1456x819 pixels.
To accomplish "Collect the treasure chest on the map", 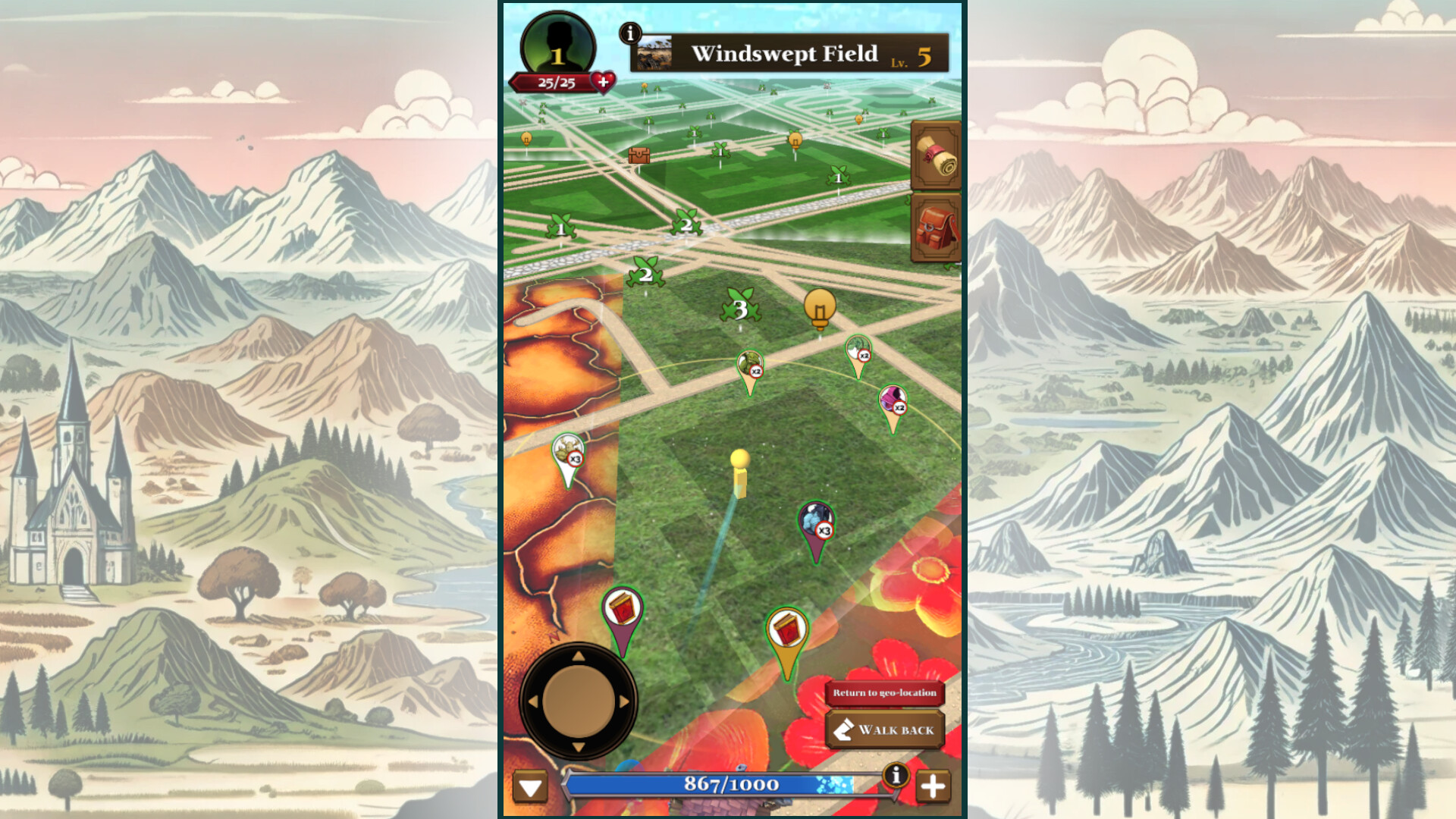I will click(x=641, y=157).
